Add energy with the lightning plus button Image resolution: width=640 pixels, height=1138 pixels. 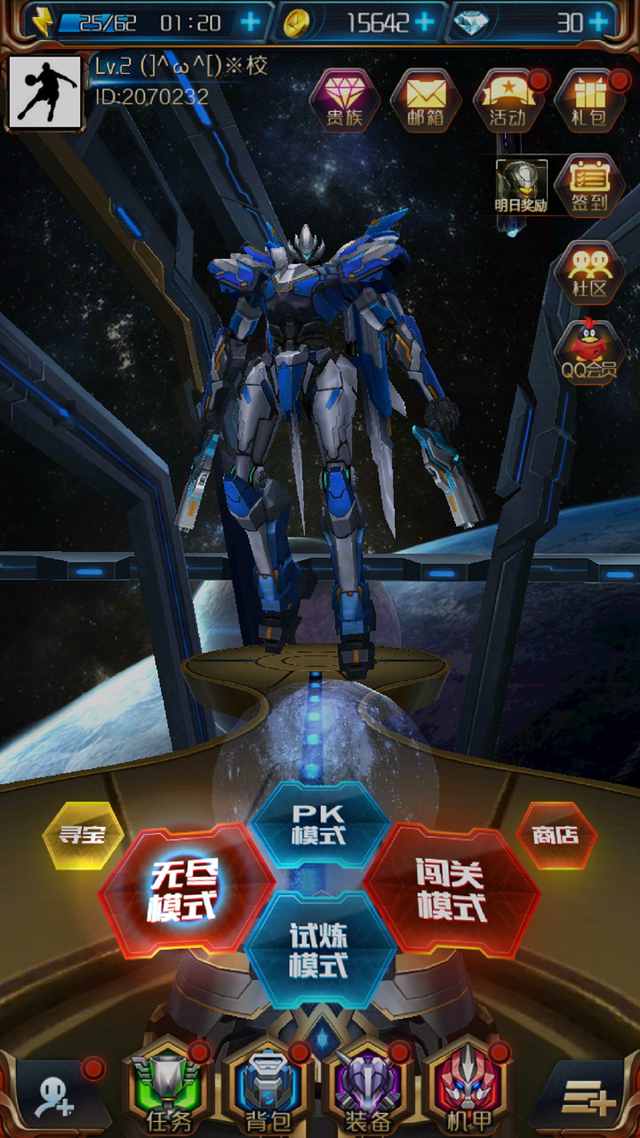(250, 21)
